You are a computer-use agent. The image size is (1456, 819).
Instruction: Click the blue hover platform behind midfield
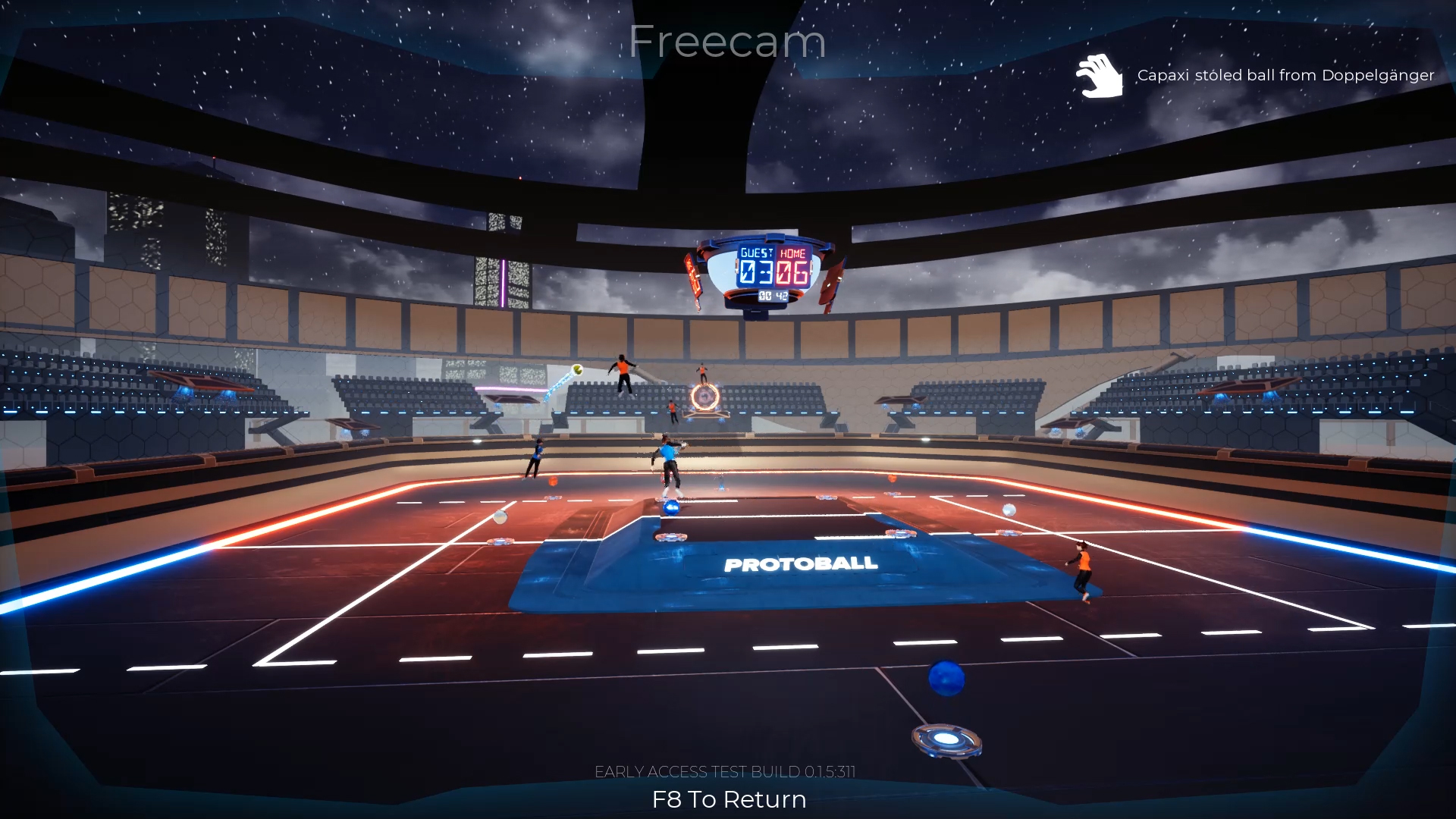click(x=705, y=417)
